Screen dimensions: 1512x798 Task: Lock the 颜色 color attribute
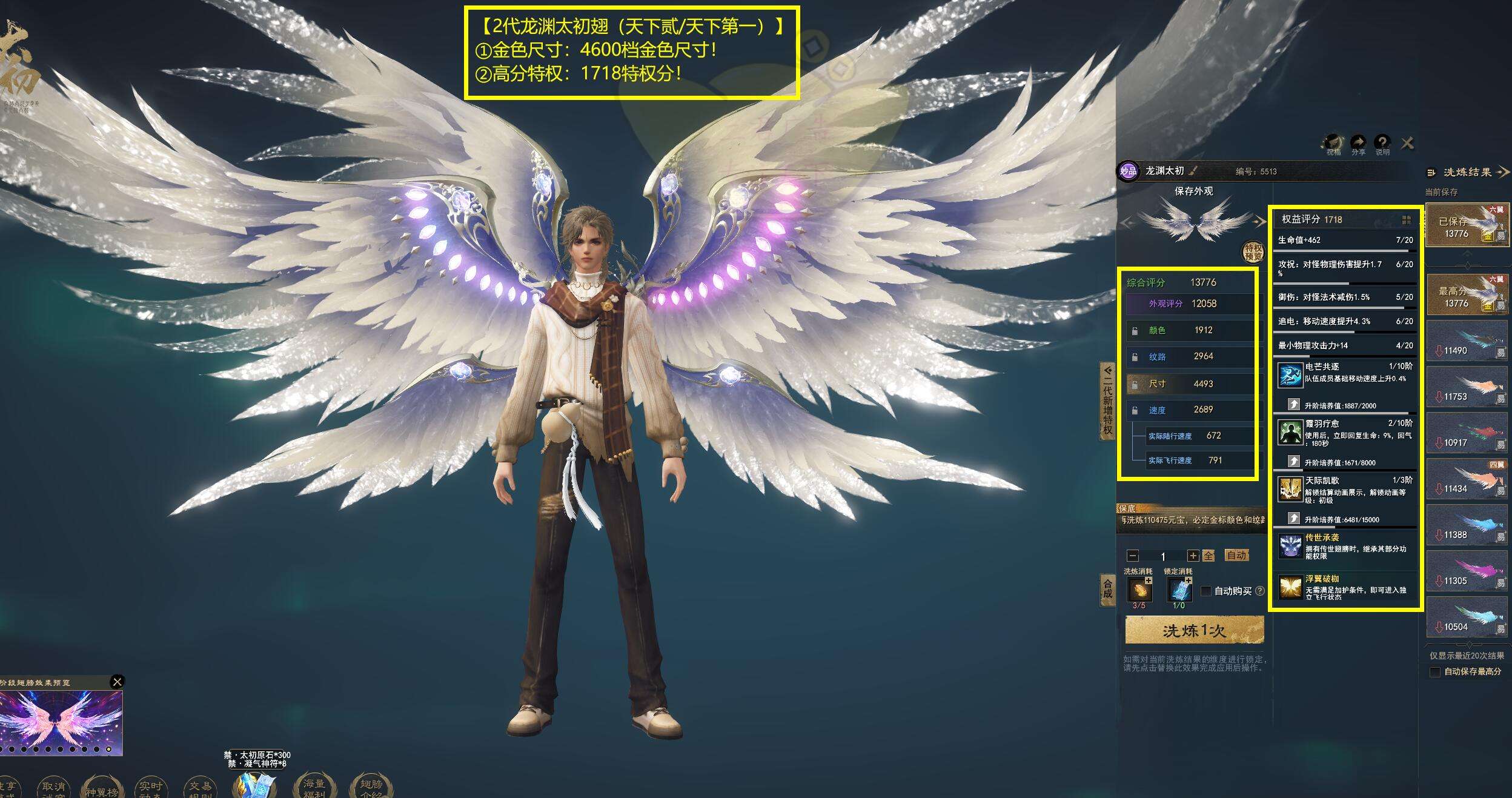pos(1135,331)
